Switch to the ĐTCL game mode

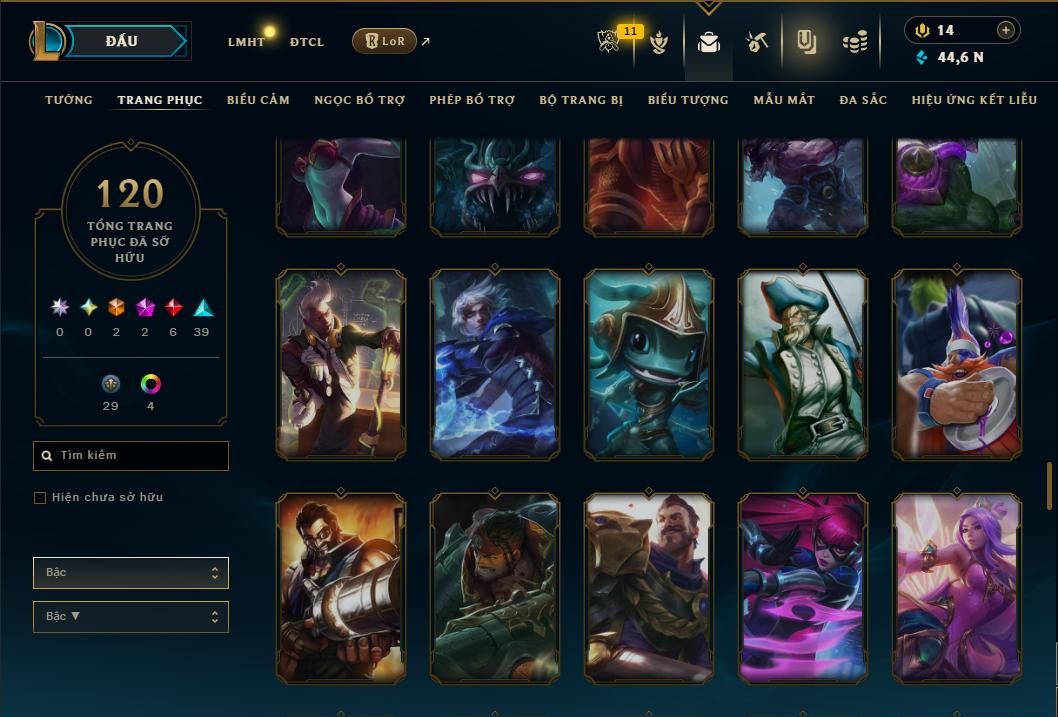[x=307, y=42]
